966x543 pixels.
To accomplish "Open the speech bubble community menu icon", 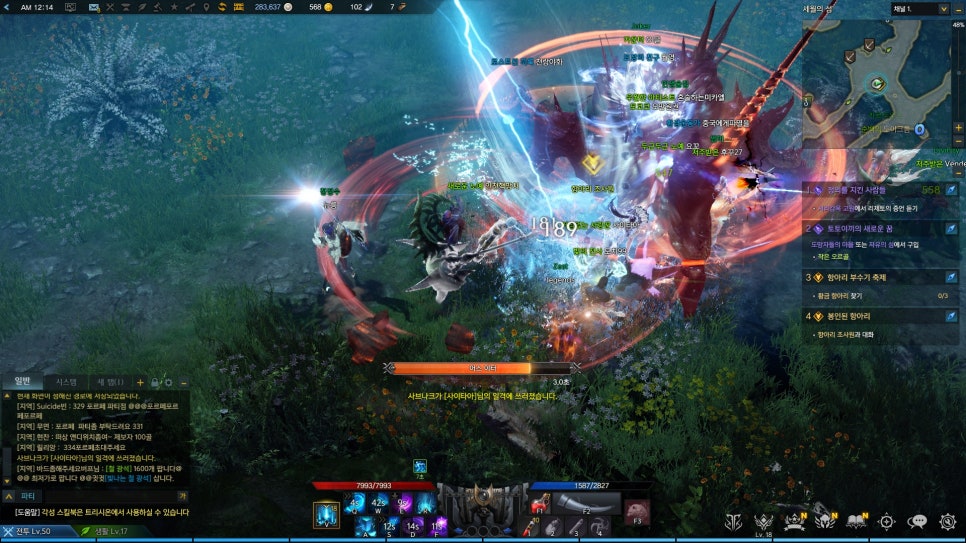I will (918, 521).
